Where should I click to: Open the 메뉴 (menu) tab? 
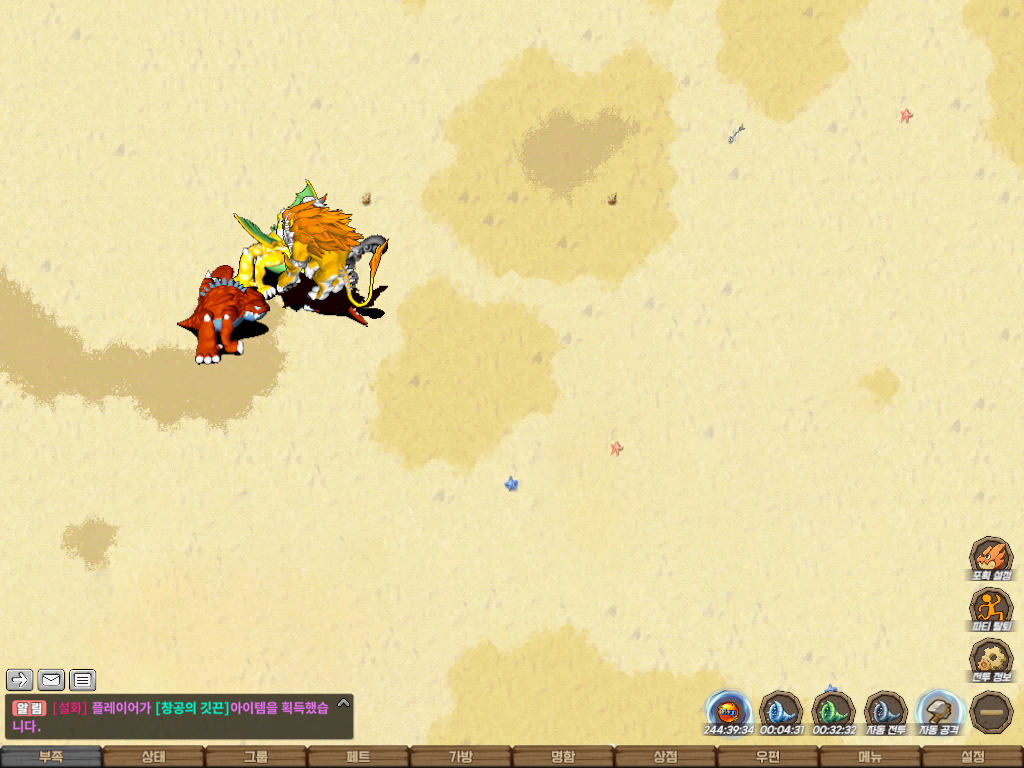[870, 757]
